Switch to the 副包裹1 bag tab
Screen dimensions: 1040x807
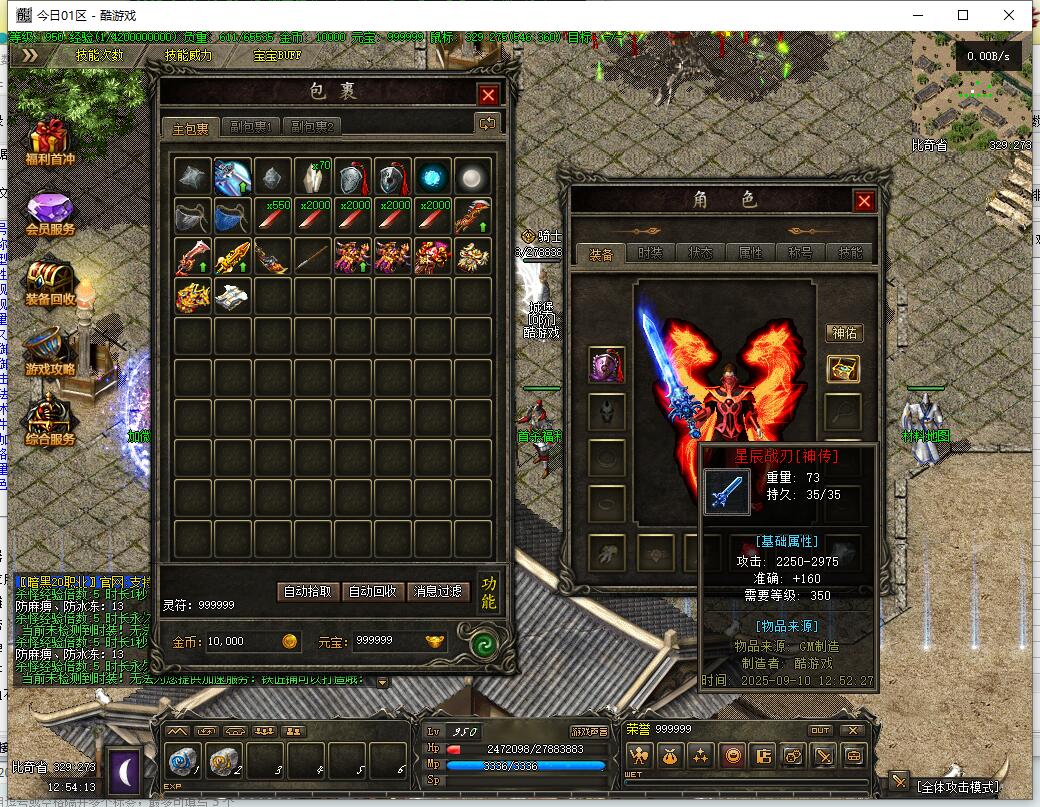coord(250,127)
